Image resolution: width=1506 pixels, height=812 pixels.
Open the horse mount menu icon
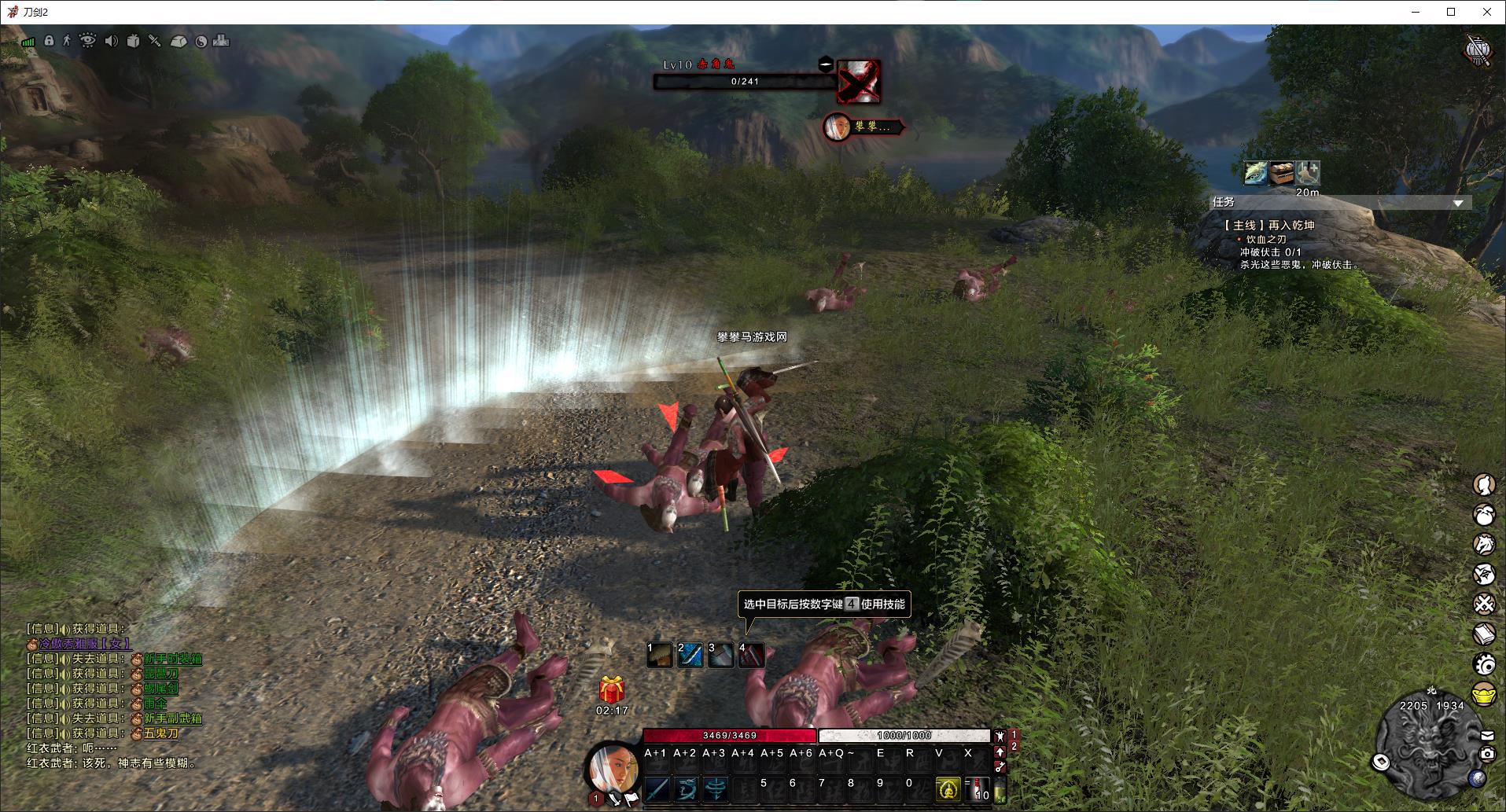[x=1484, y=544]
